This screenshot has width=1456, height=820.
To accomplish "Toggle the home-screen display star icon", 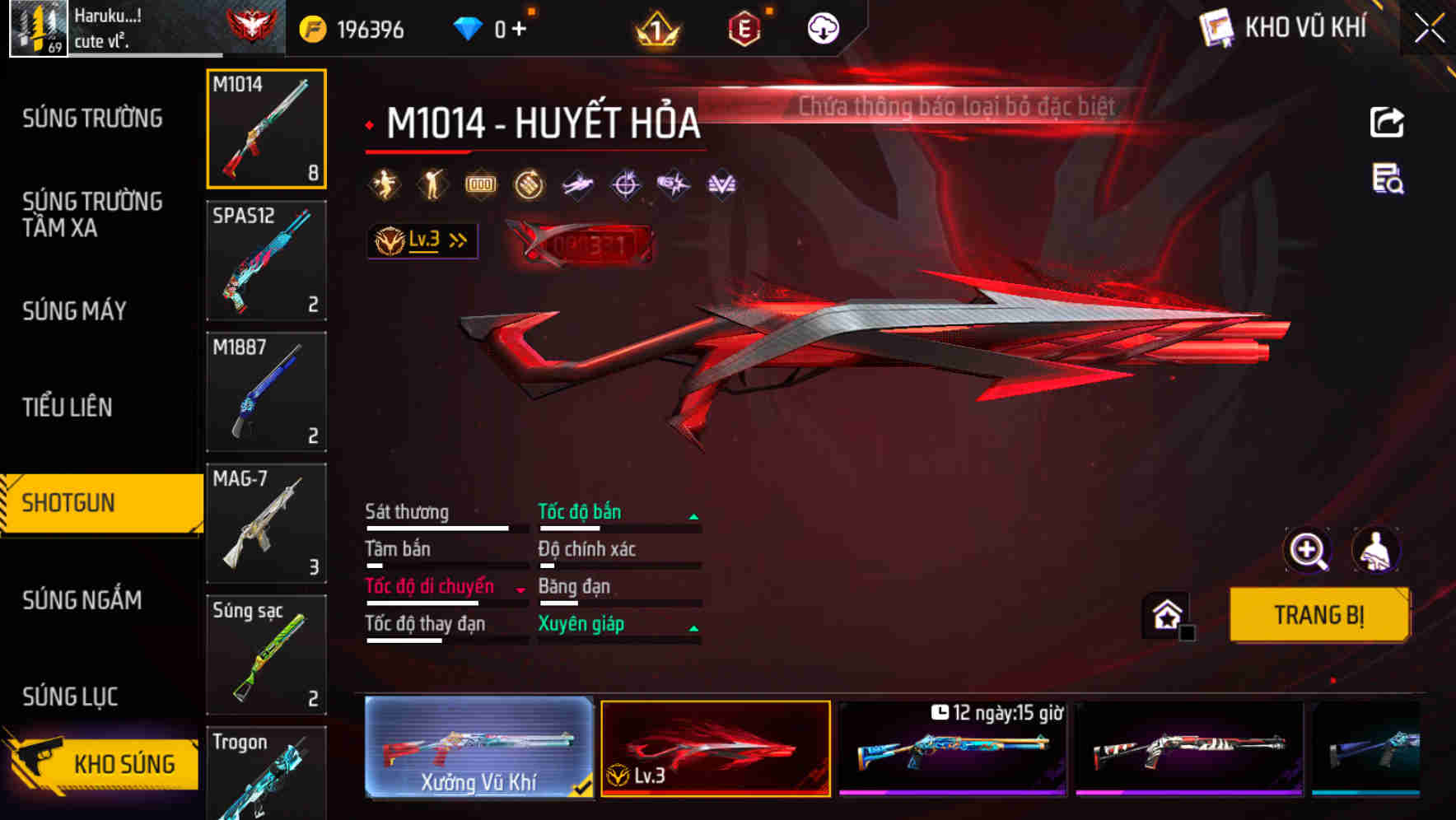I will [x=1165, y=614].
